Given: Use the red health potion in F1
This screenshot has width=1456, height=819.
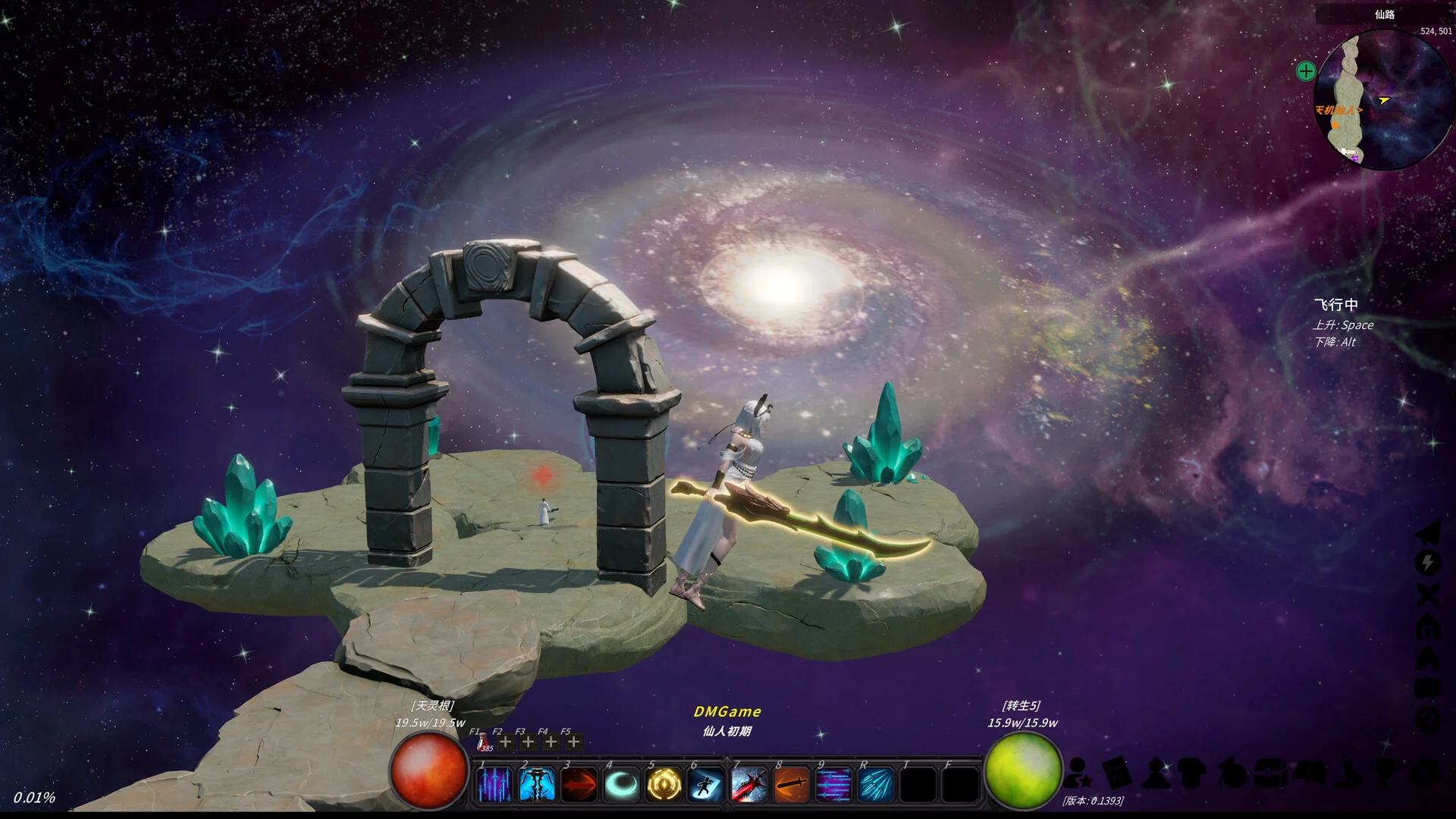Looking at the screenshot, I should tap(482, 742).
